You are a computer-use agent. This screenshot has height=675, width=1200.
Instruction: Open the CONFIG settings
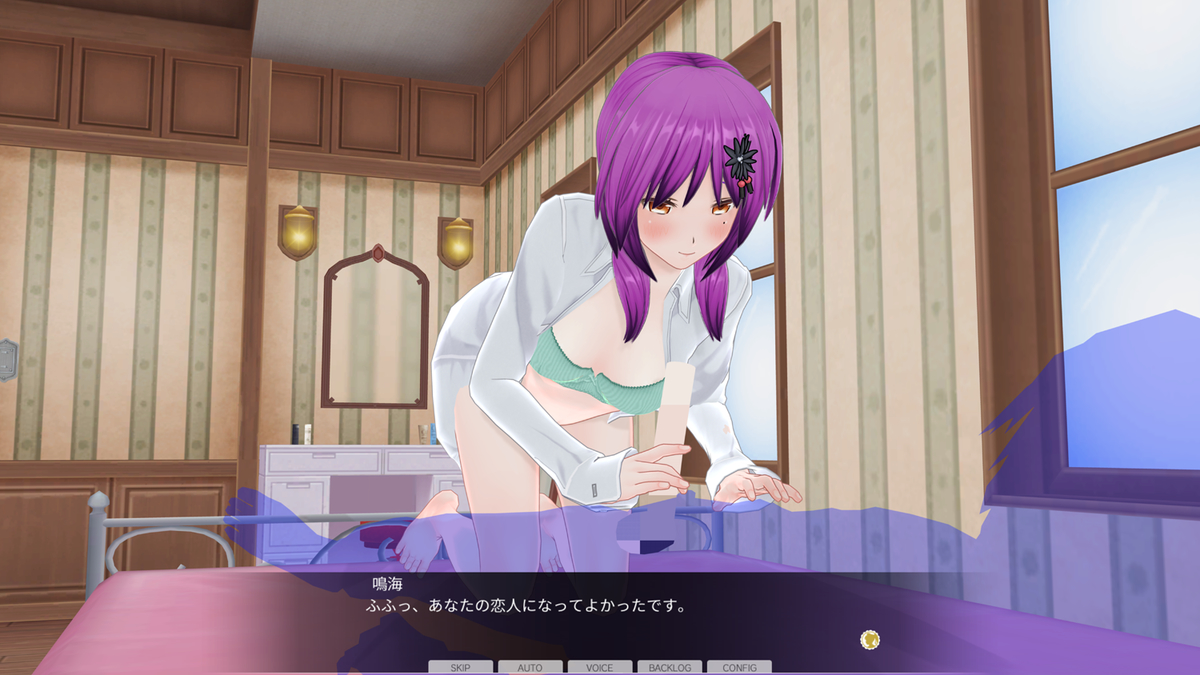pyautogui.click(x=739, y=667)
